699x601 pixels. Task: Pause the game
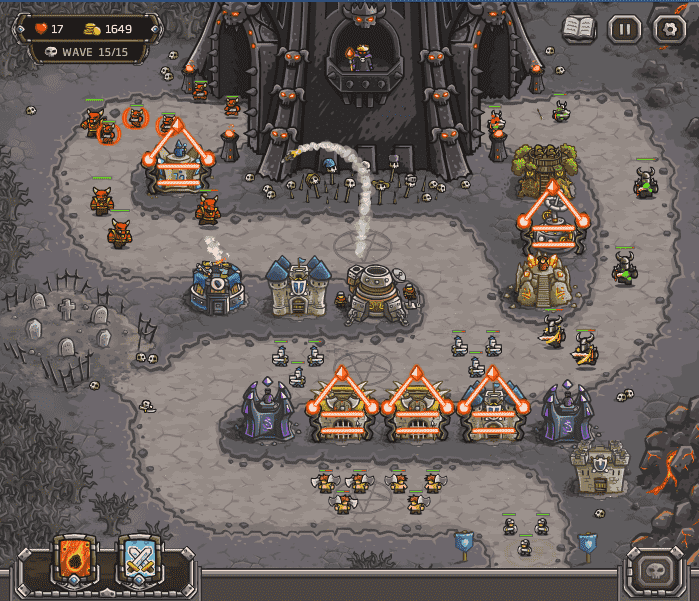pos(624,28)
